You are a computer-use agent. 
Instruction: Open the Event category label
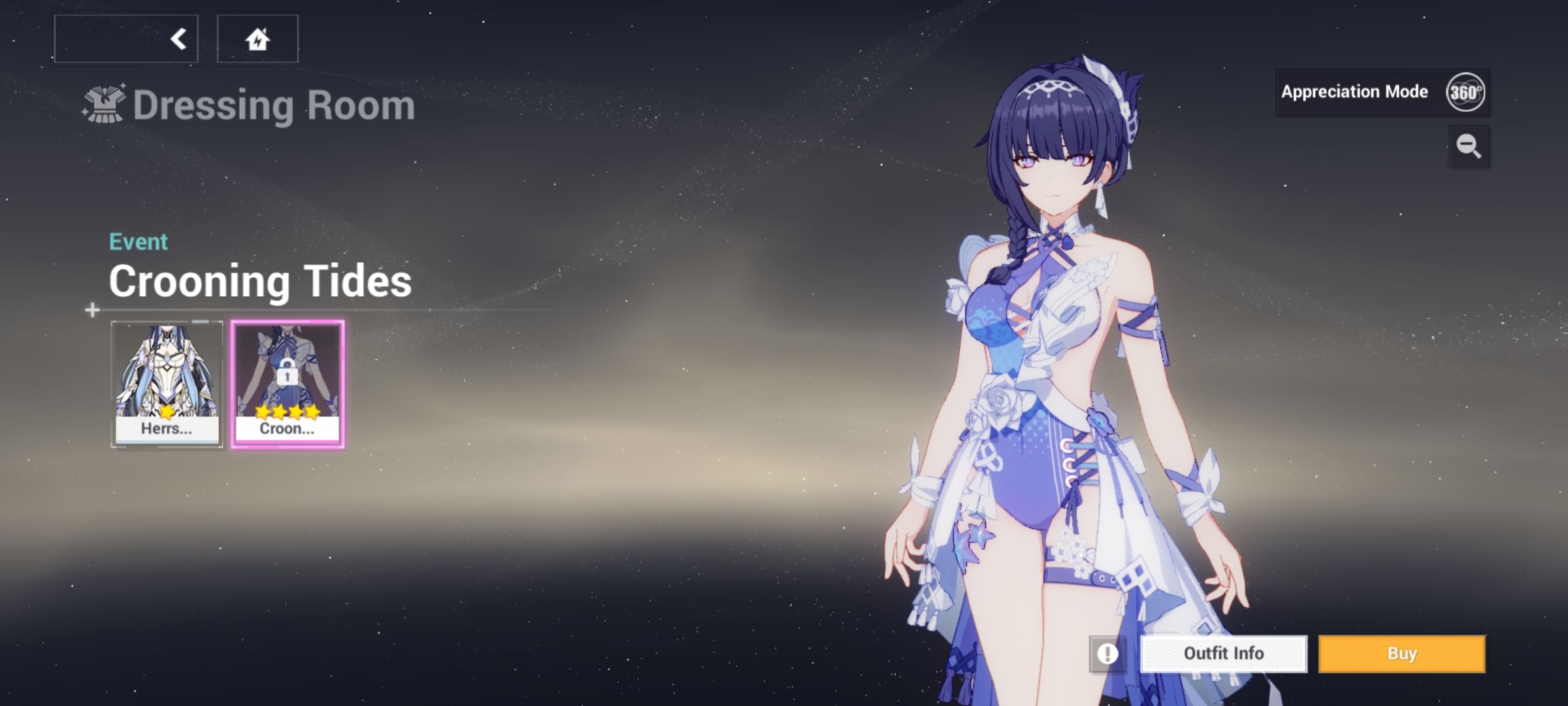[138, 241]
